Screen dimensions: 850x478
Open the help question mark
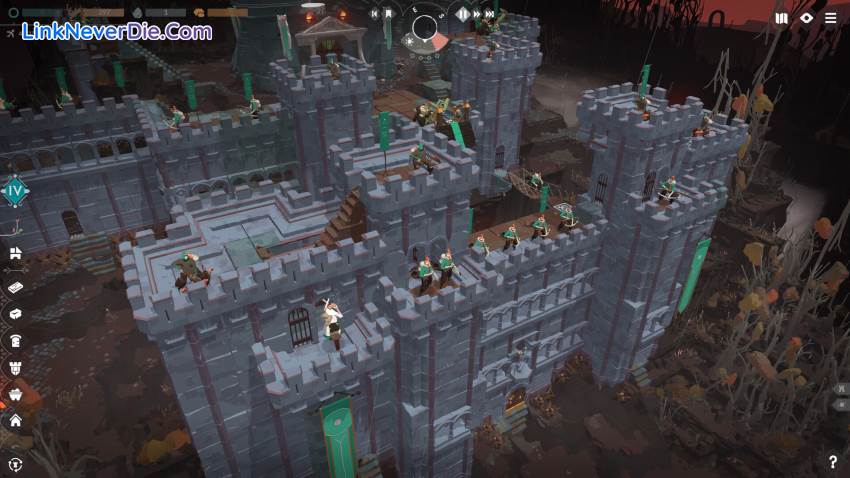tap(833, 462)
